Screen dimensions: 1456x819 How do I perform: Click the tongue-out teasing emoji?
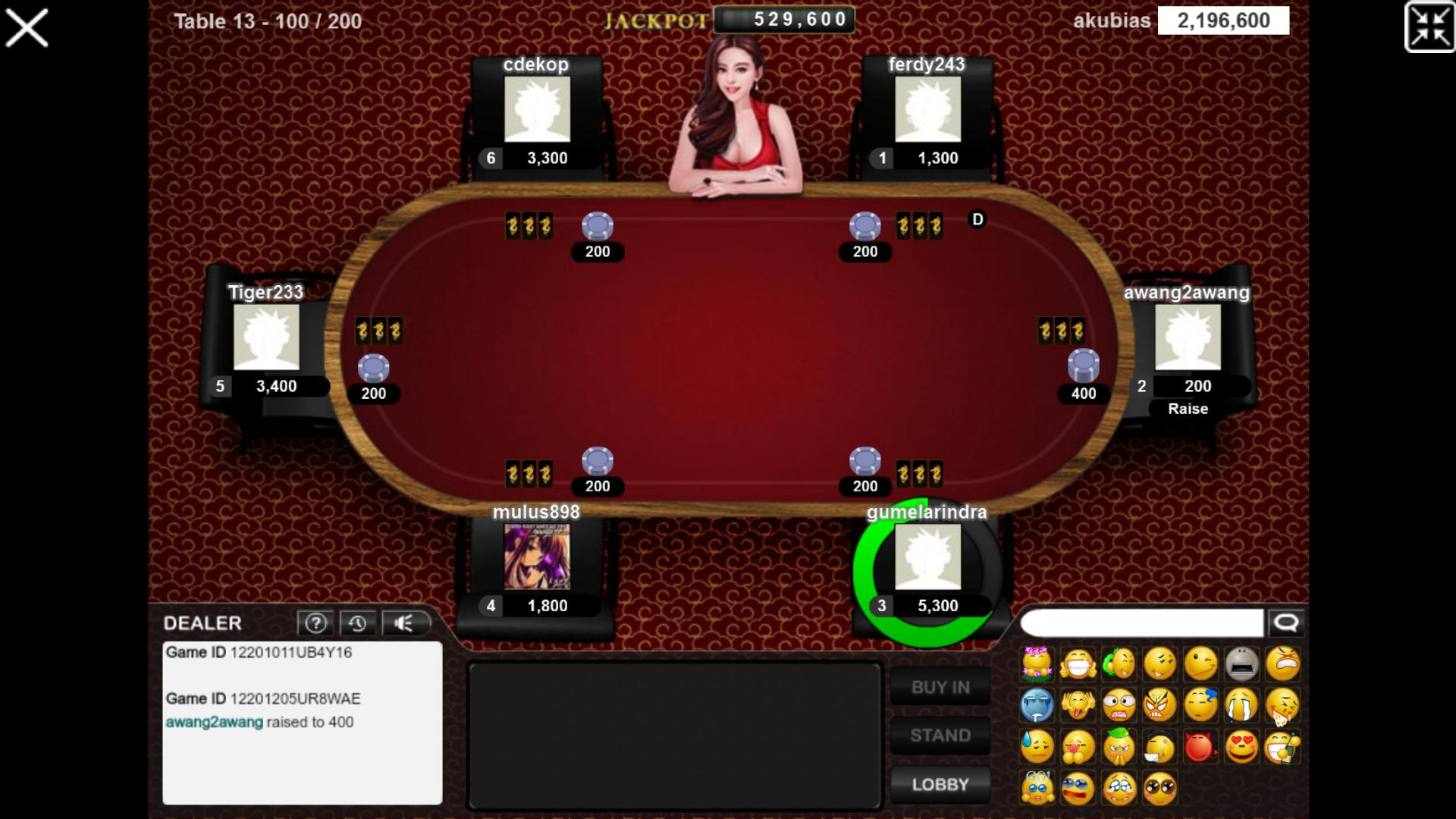click(x=1078, y=705)
